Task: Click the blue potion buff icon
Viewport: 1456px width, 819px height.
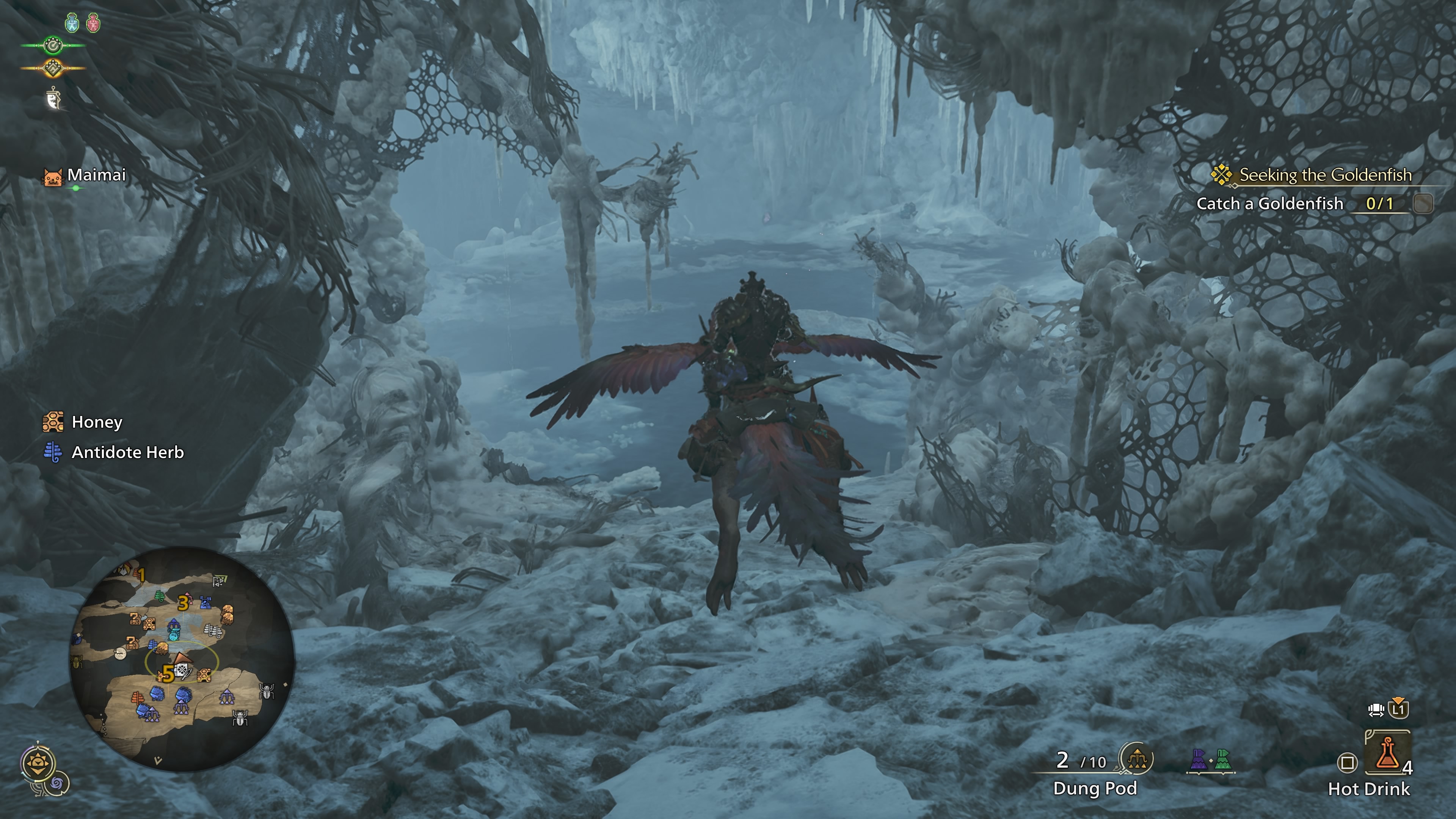Action: [x=72, y=23]
